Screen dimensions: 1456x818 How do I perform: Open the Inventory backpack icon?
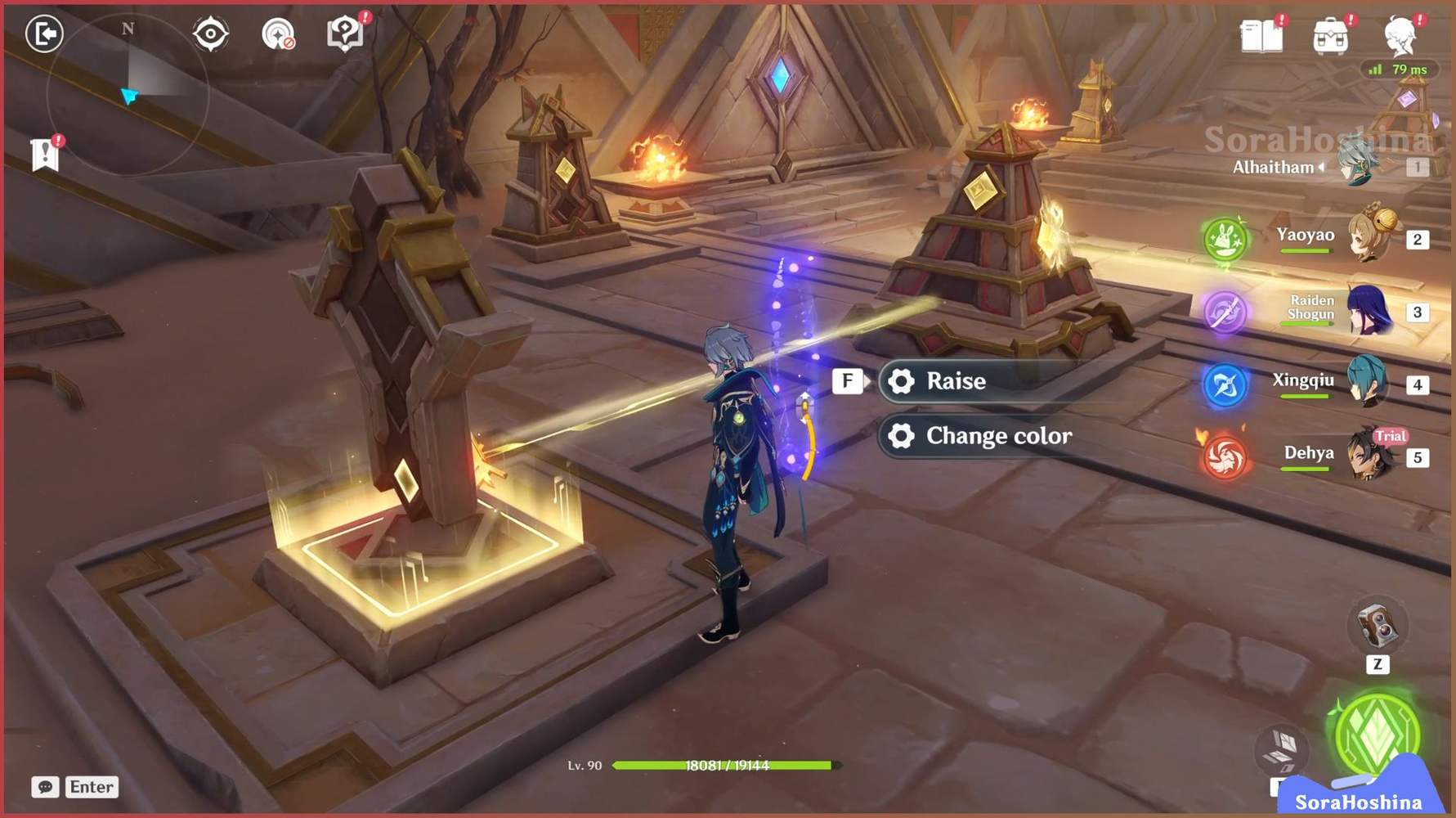(x=1333, y=37)
